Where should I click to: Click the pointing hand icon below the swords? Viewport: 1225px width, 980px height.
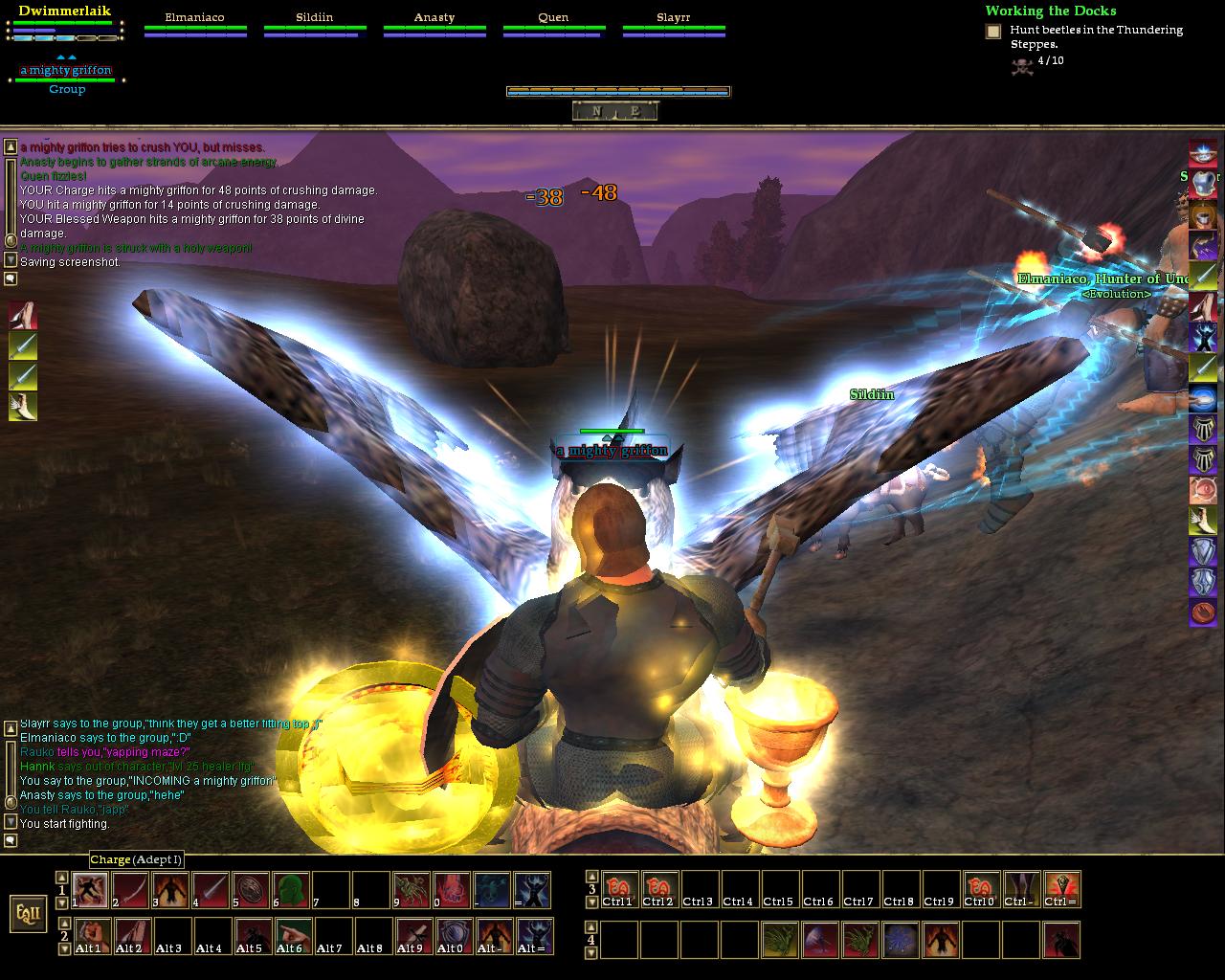point(23,408)
